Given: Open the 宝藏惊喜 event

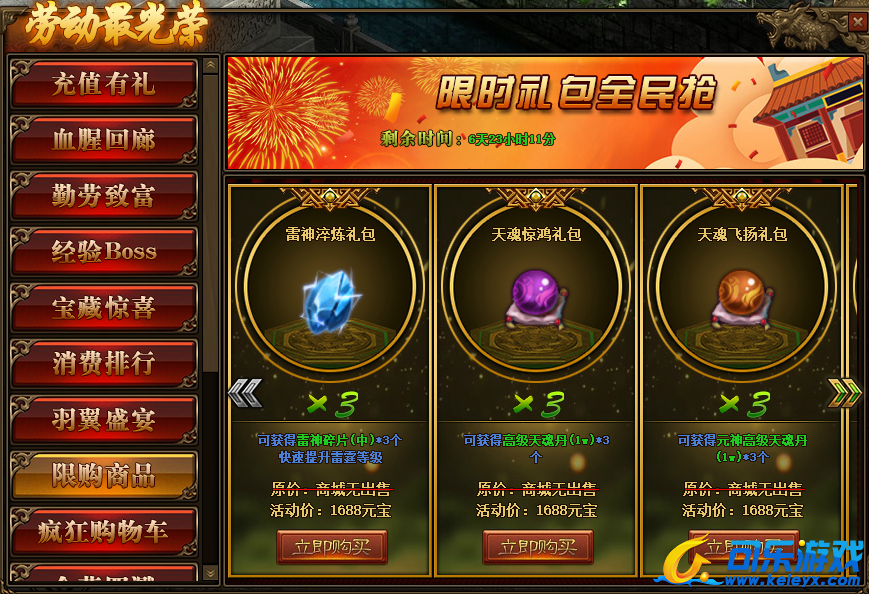Looking at the screenshot, I should [x=104, y=308].
